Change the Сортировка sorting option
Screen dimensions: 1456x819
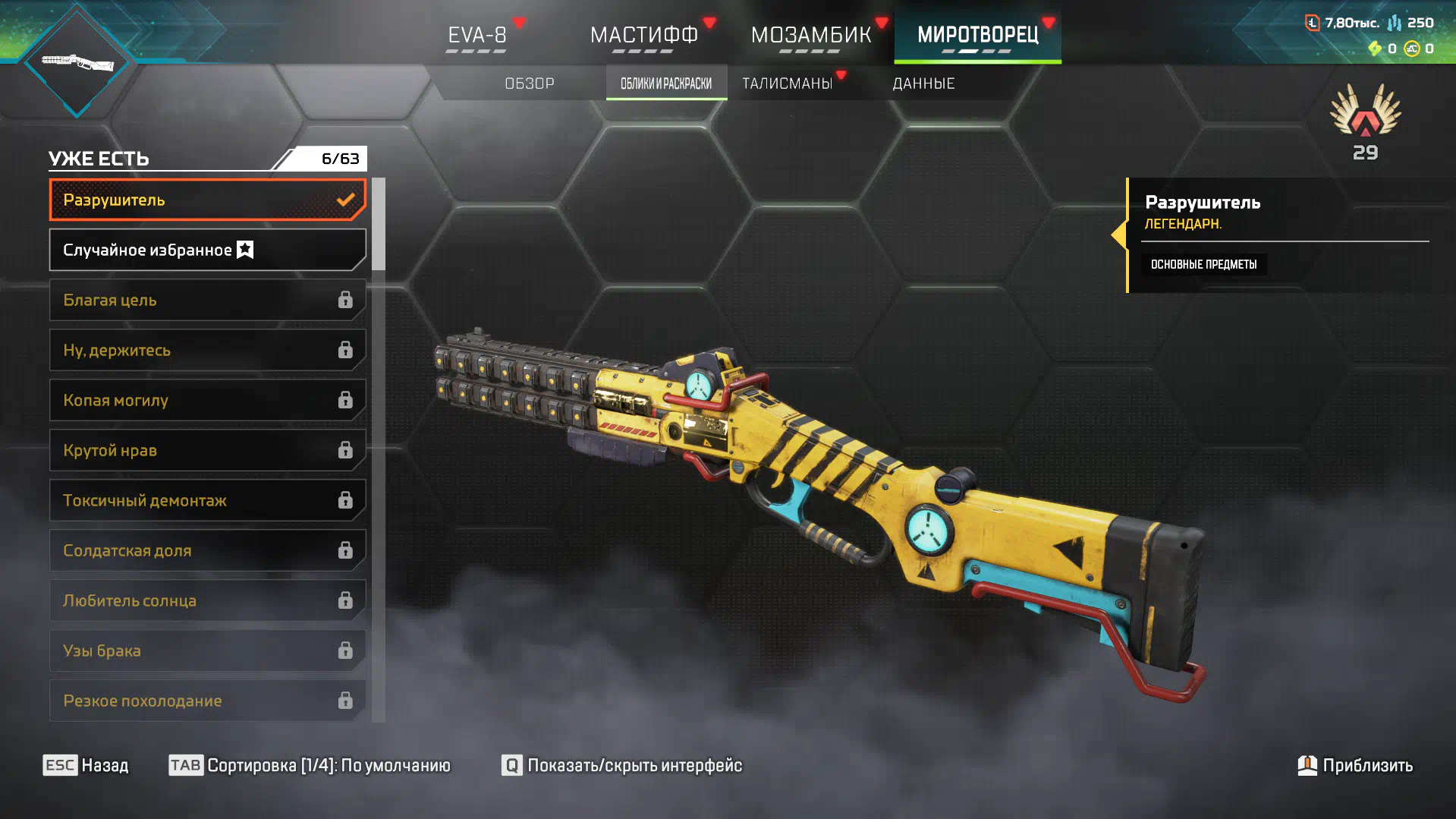click(x=310, y=765)
